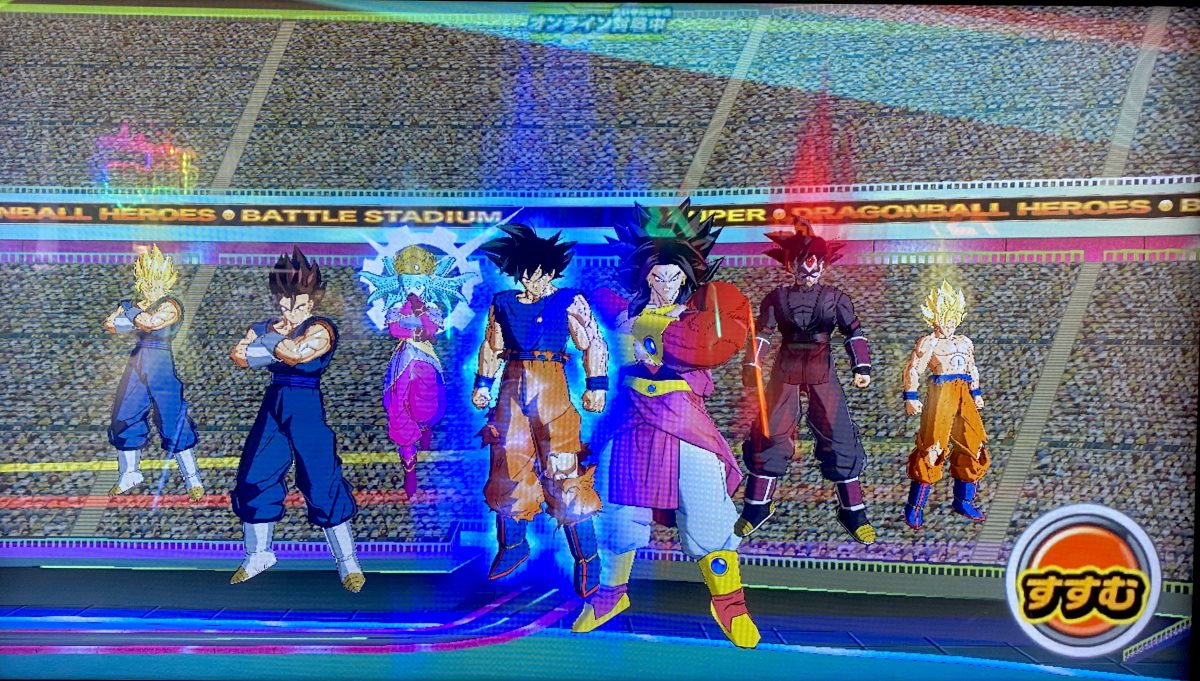Click the orange すすむ proceed button
This screenshot has width=1200, height=681.
[x=1083, y=580]
